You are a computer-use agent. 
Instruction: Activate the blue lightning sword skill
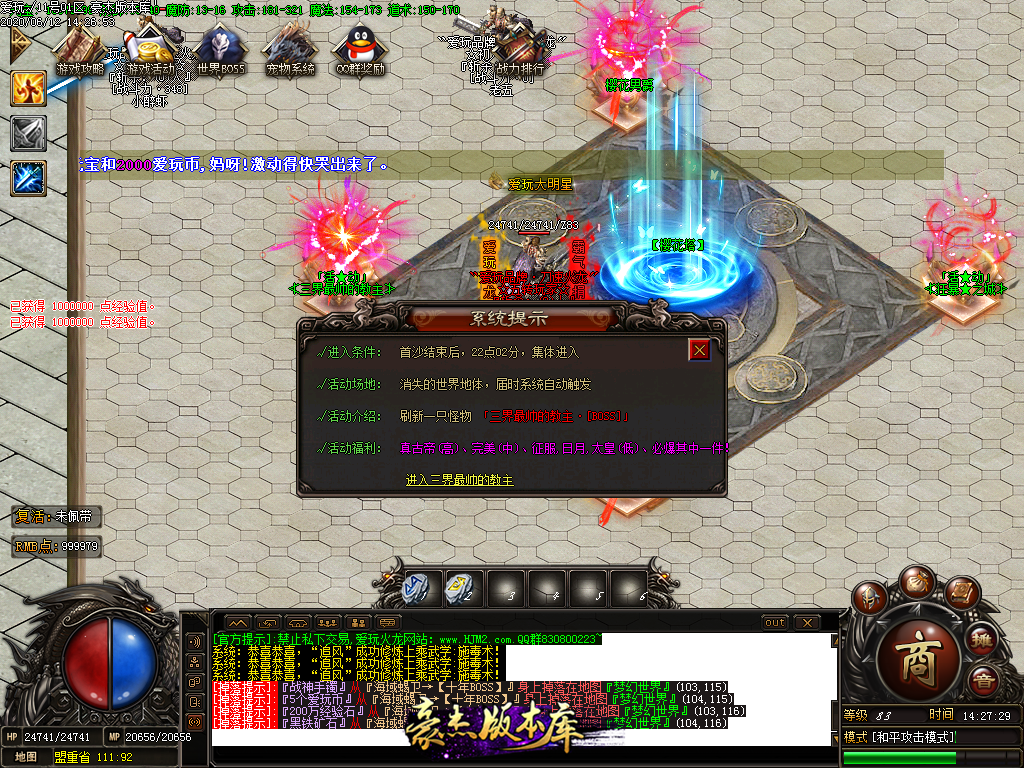(28, 178)
